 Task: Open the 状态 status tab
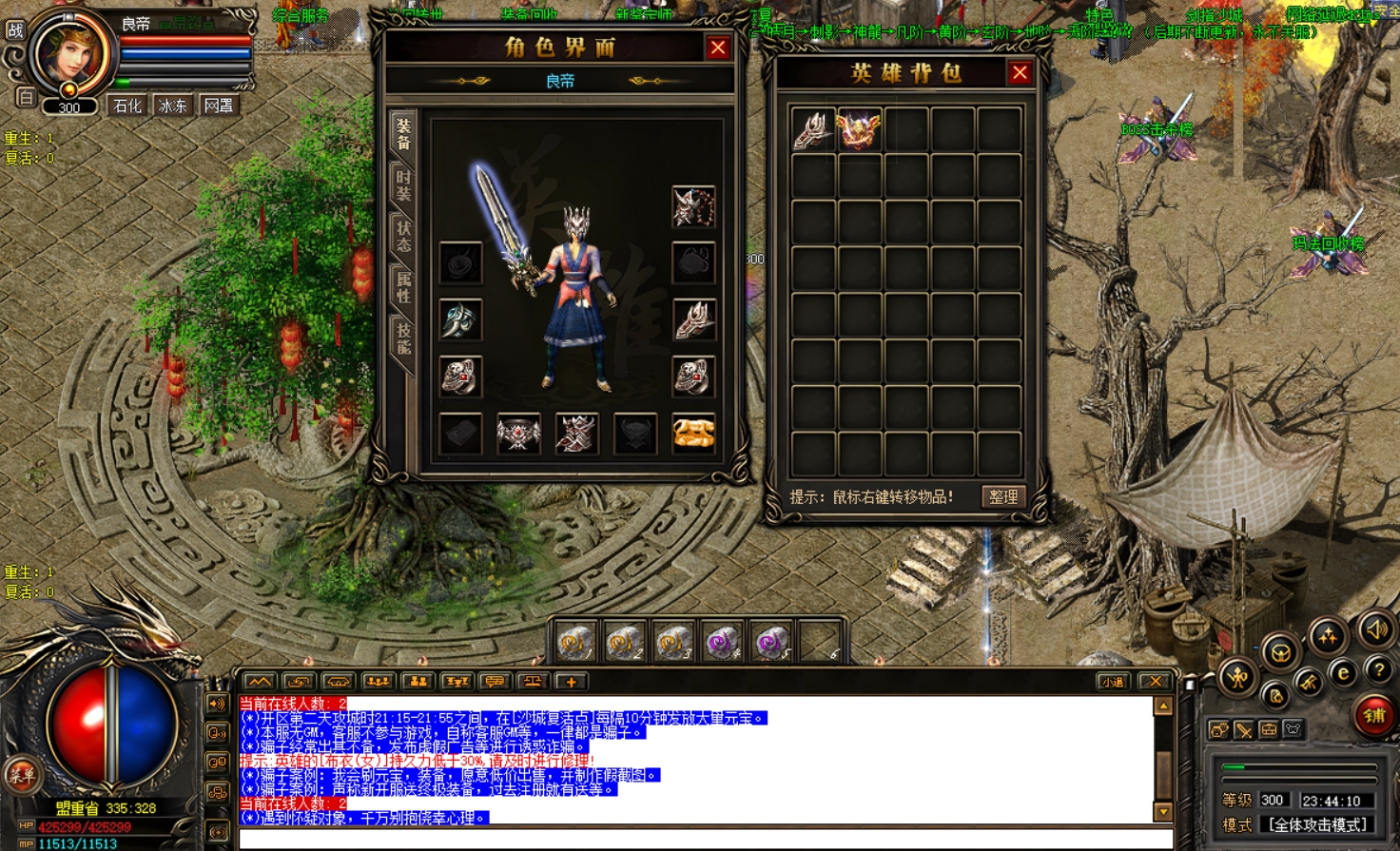pos(403,237)
